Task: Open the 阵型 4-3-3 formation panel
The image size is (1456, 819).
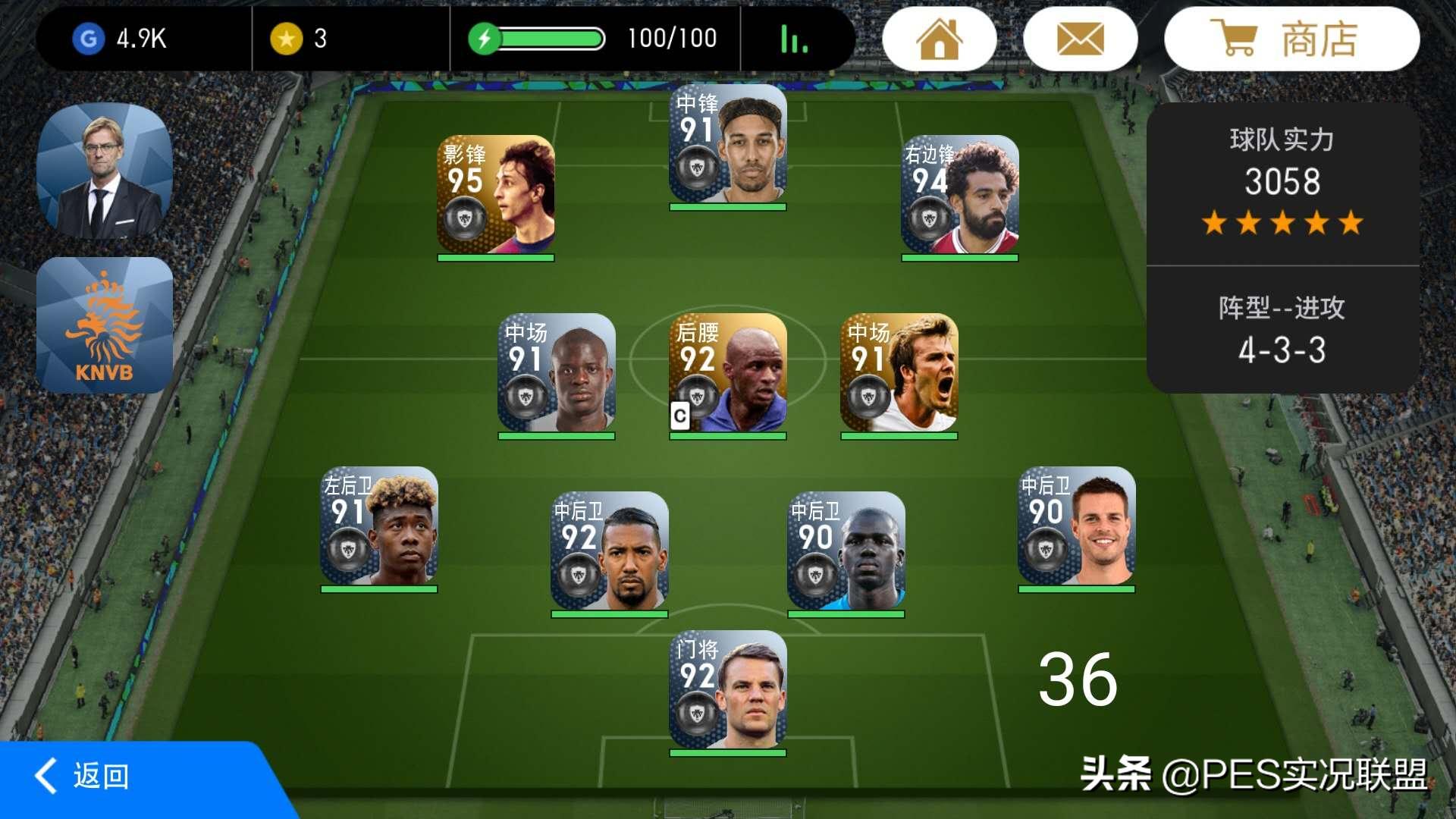Action: pos(1282,331)
